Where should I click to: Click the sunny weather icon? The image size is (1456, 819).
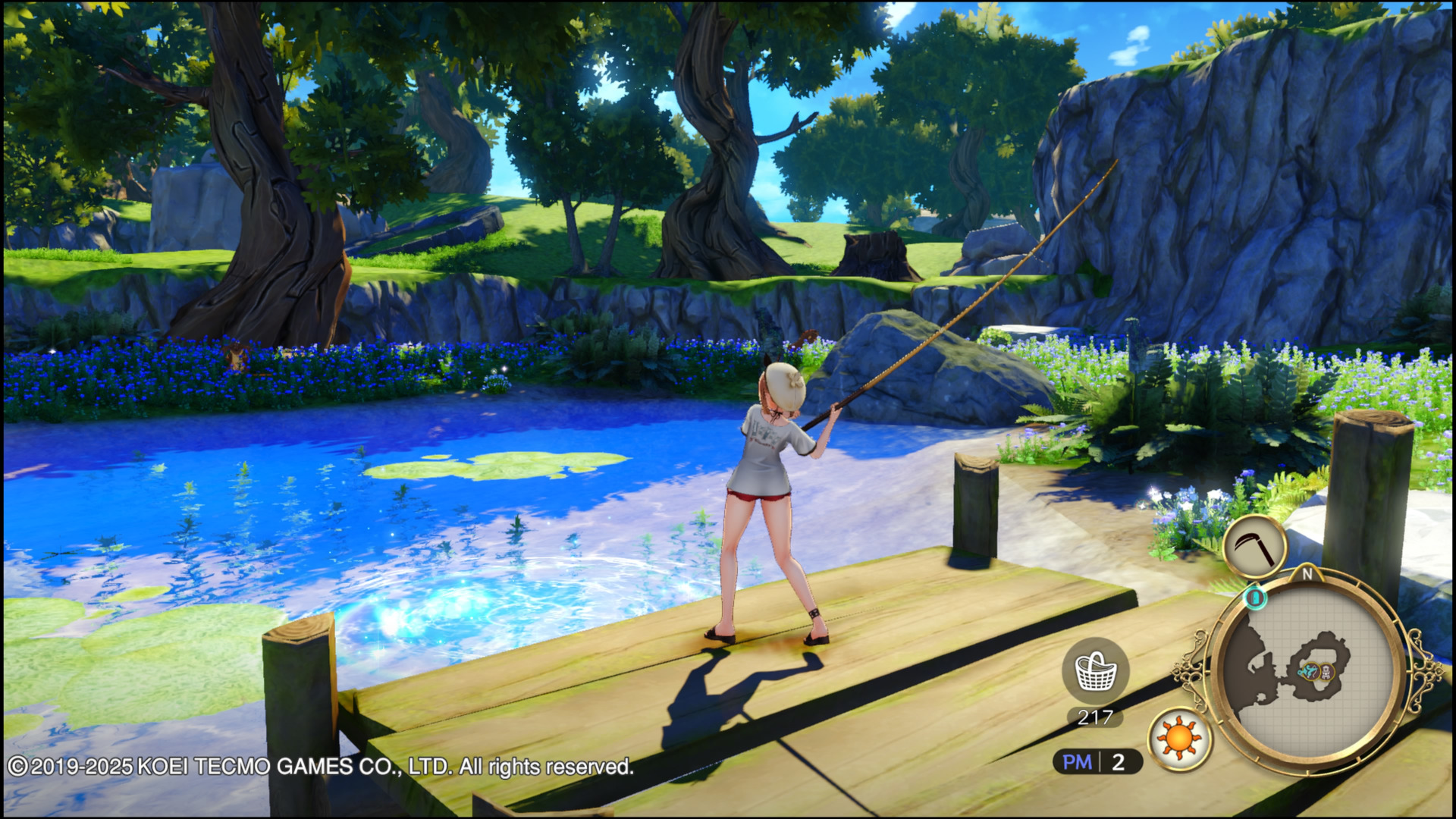(x=1179, y=738)
